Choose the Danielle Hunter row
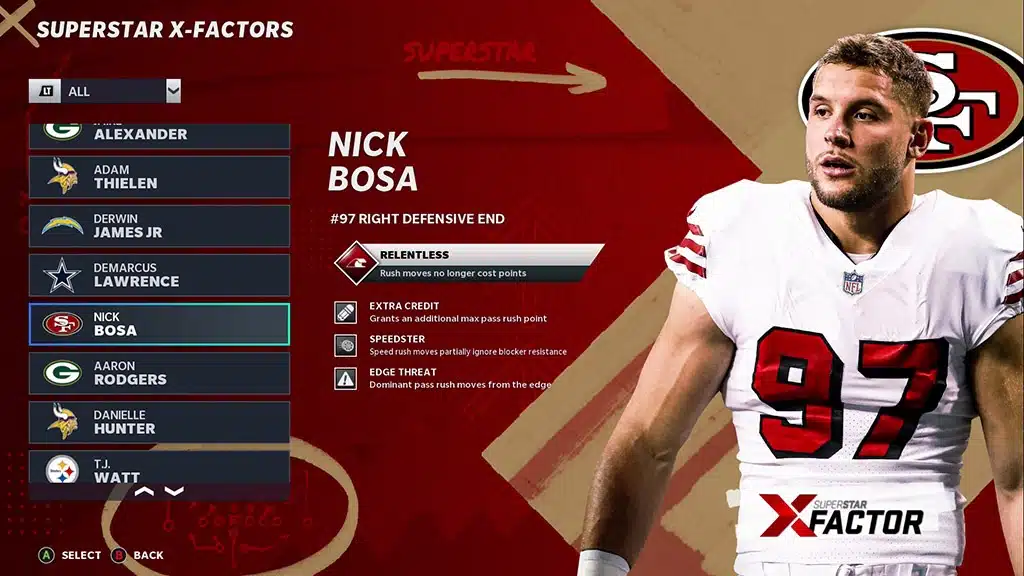 (159, 422)
